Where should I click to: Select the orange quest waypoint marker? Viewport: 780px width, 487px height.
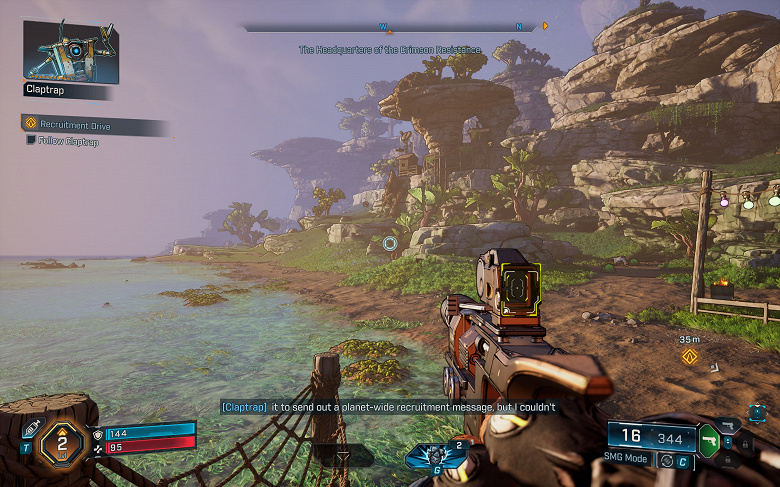(x=688, y=356)
